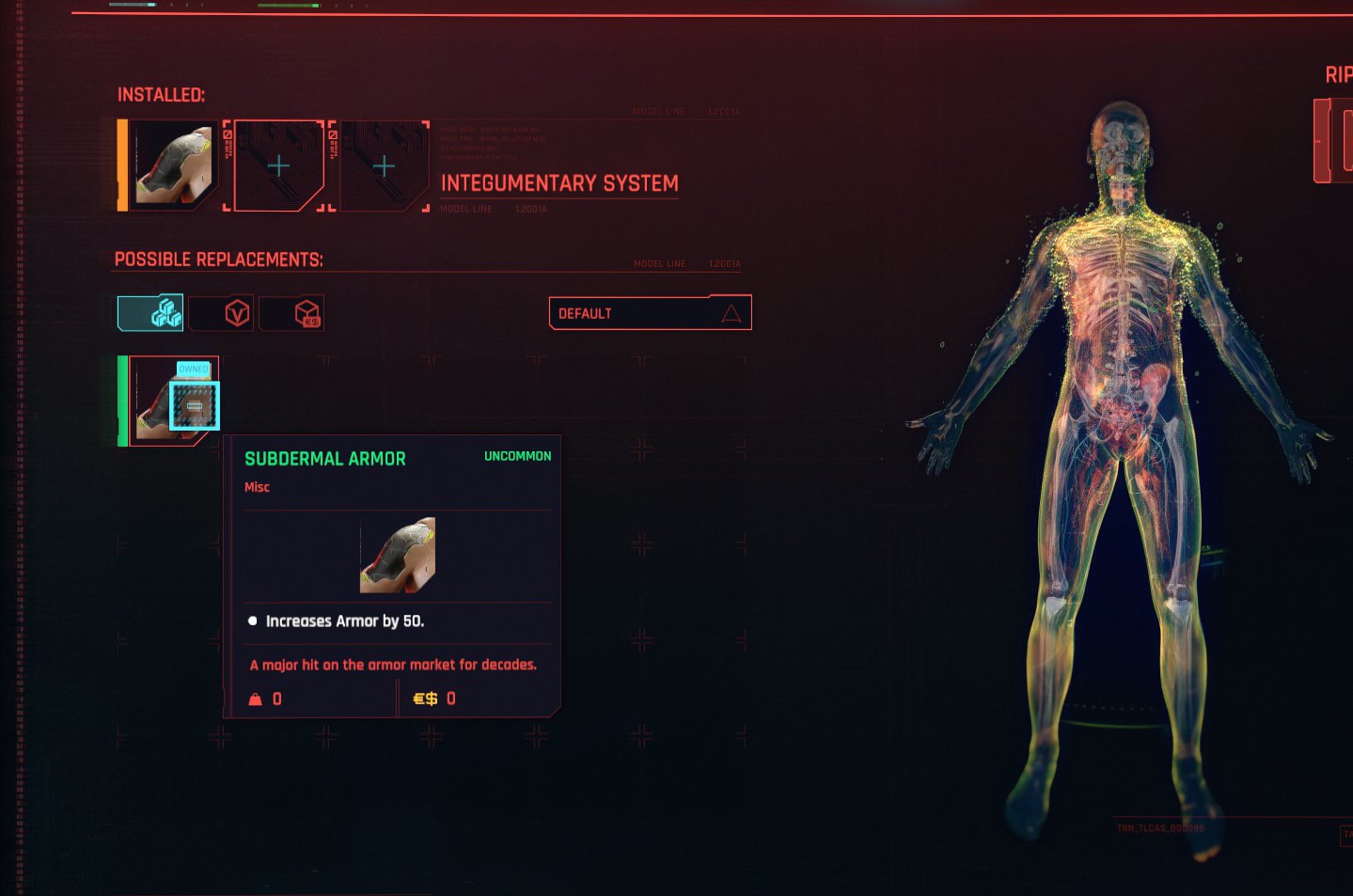Select the INTEGUMENTARY SYSTEM header
Viewport: 1353px width, 896px height.
tap(560, 183)
